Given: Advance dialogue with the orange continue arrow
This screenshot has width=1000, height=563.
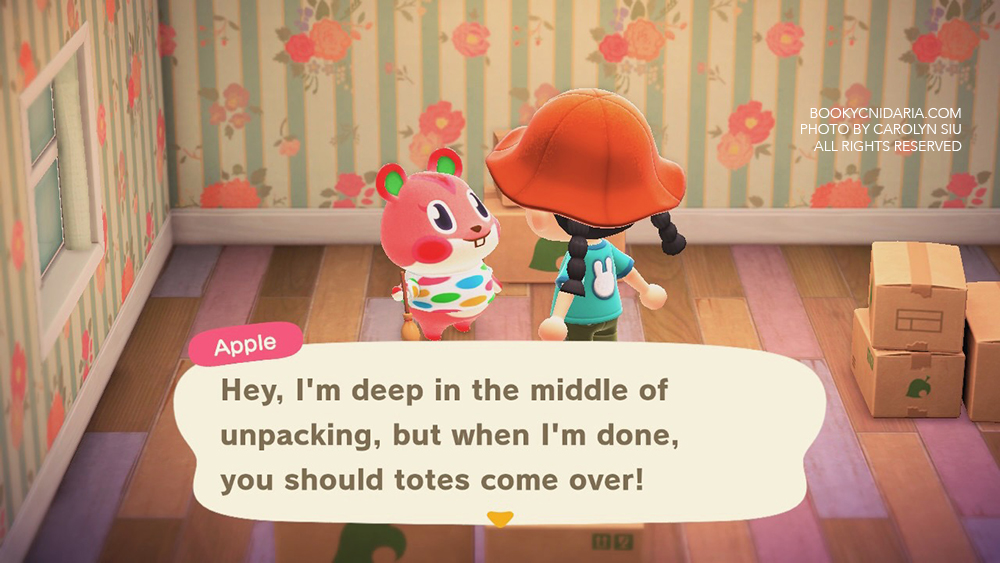Looking at the screenshot, I should (x=499, y=518).
